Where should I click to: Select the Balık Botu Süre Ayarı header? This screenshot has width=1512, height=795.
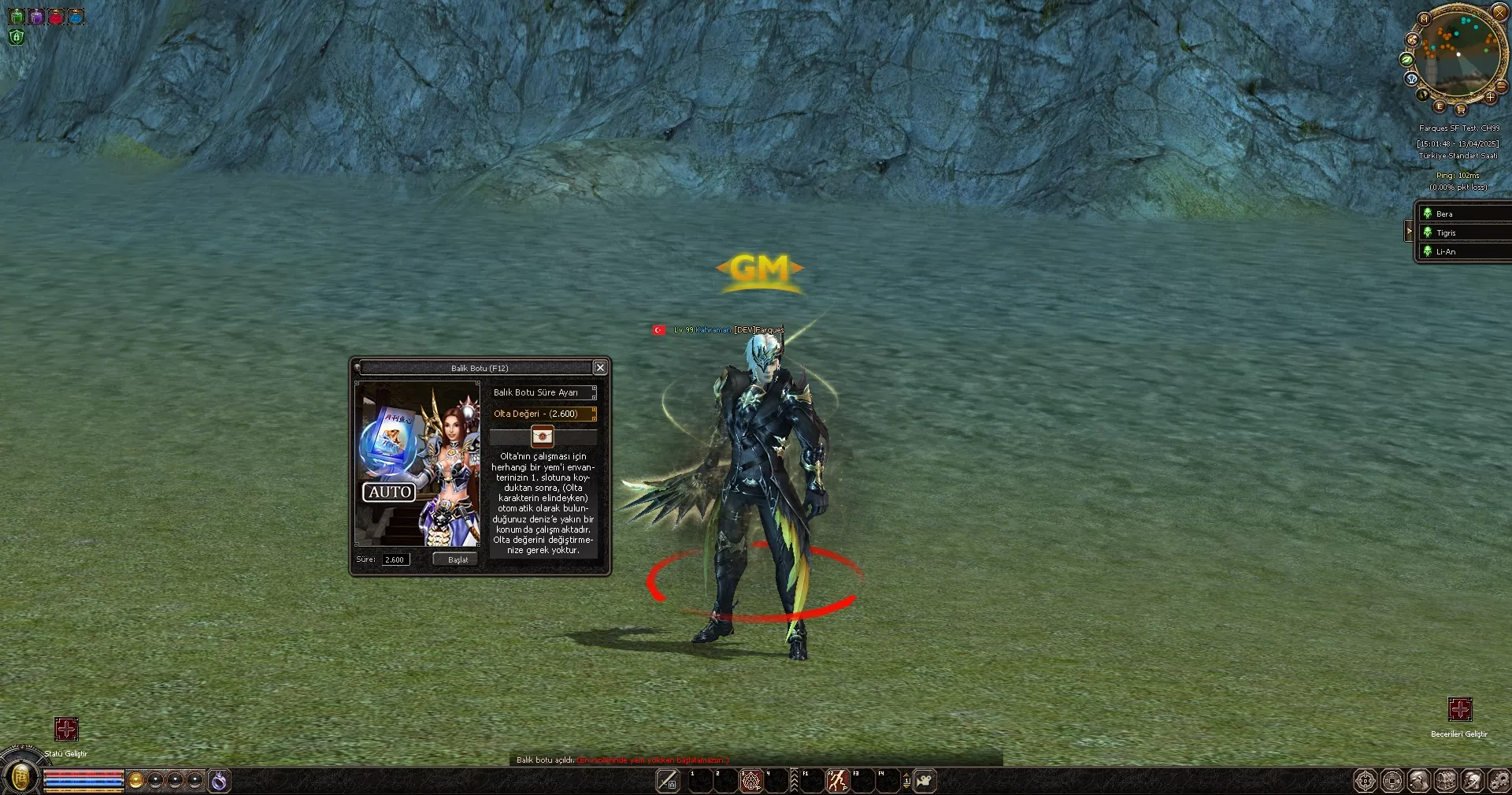pos(543,392)
